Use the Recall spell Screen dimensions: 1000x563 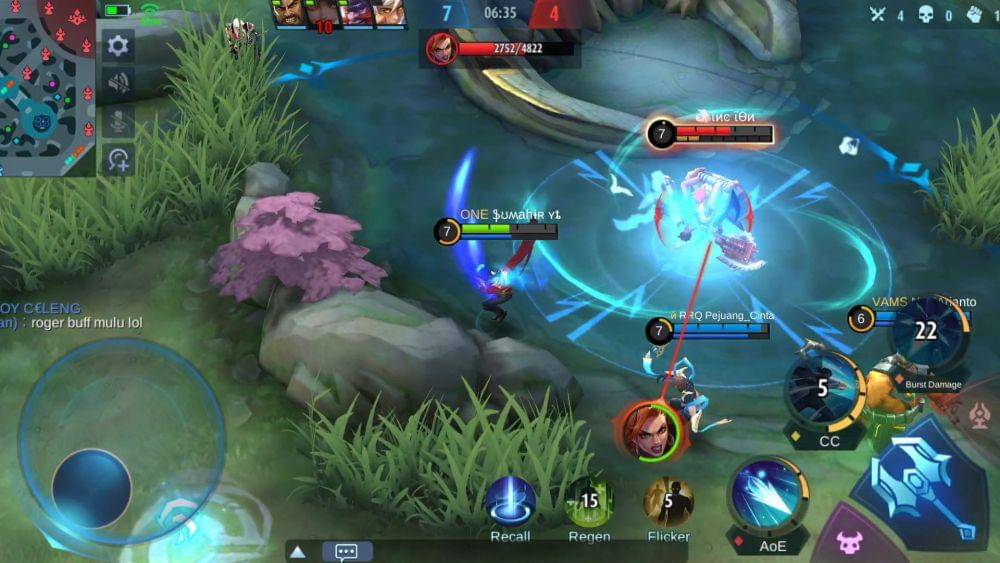(510, 502)
